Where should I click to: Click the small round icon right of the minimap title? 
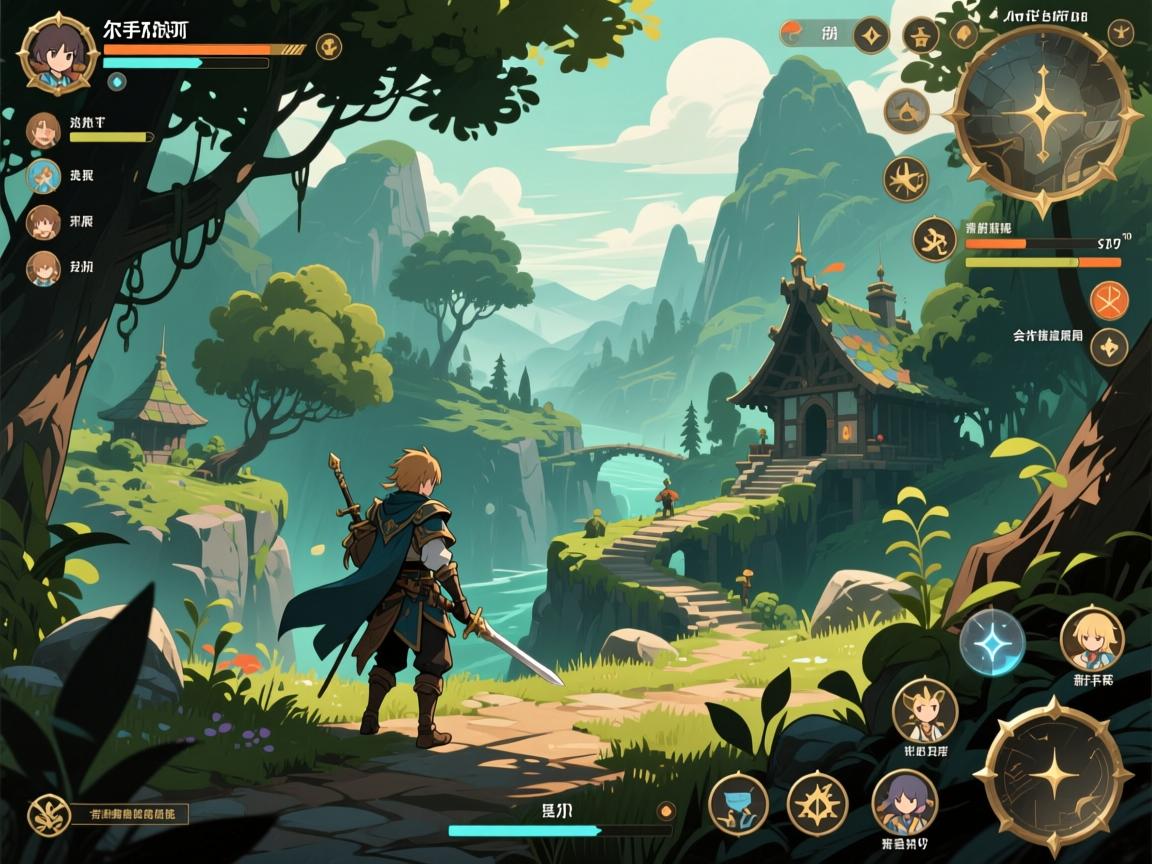[1122, 32]
